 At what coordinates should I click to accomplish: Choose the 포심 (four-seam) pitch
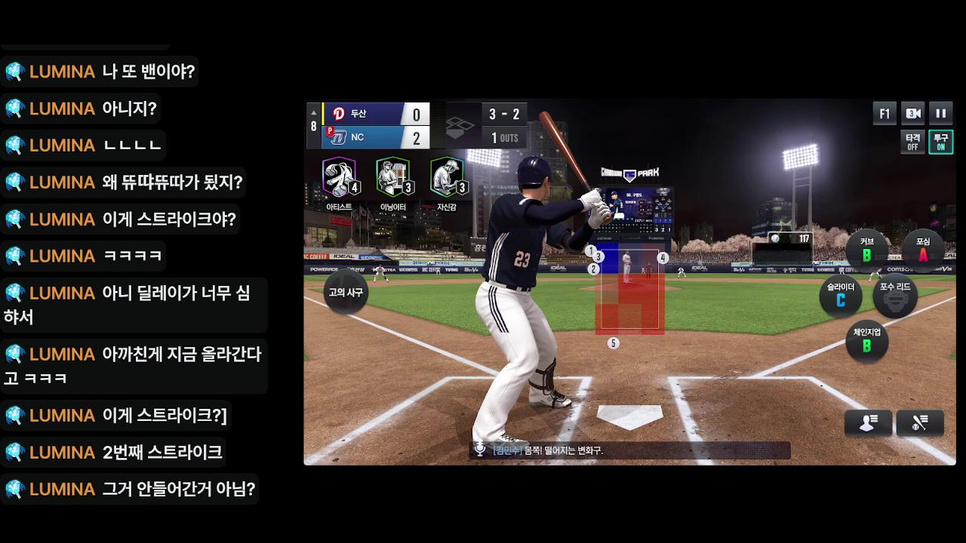tap(923, 250)
